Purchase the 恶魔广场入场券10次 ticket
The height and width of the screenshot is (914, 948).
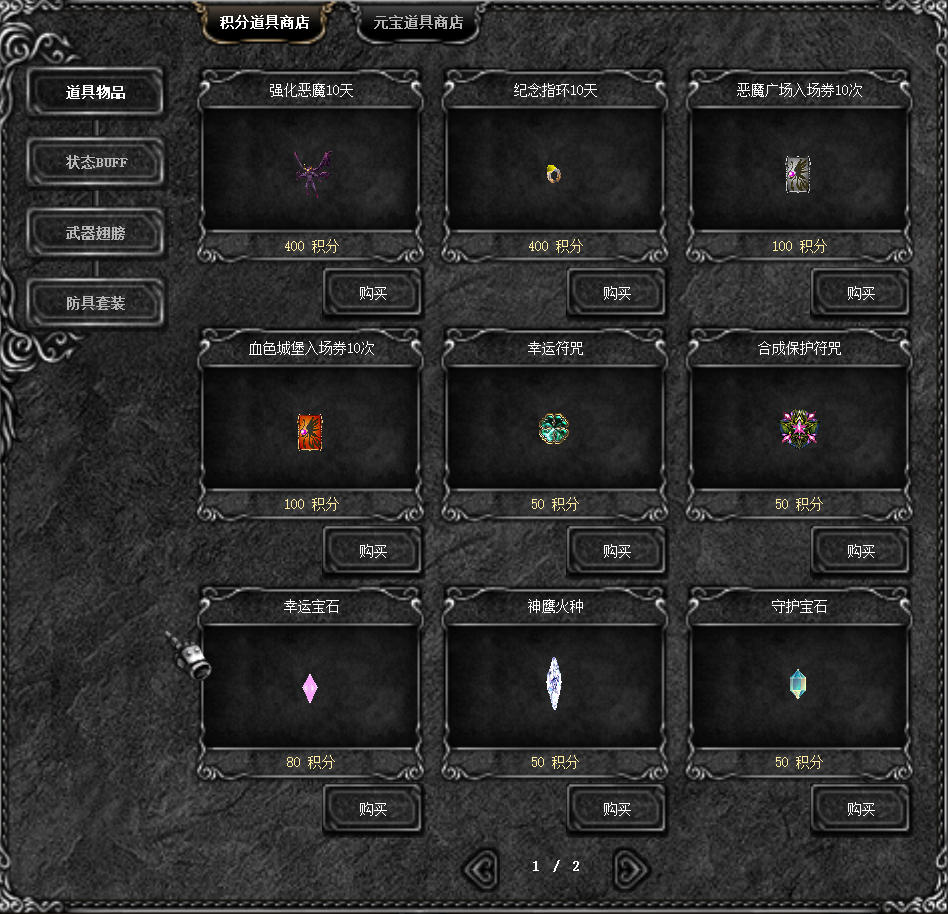[861, 293]
